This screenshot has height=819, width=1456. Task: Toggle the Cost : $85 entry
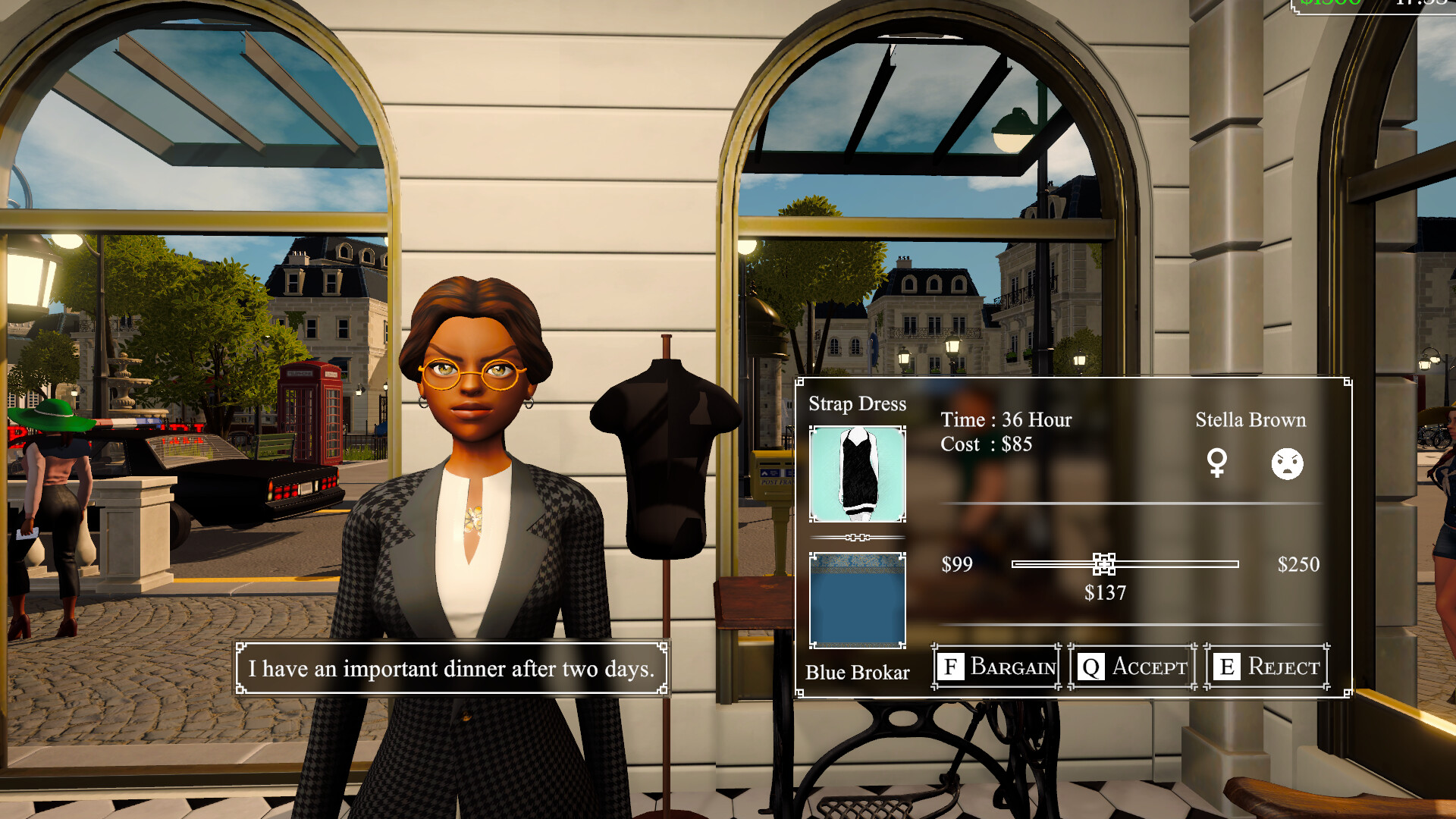(985, 444)
